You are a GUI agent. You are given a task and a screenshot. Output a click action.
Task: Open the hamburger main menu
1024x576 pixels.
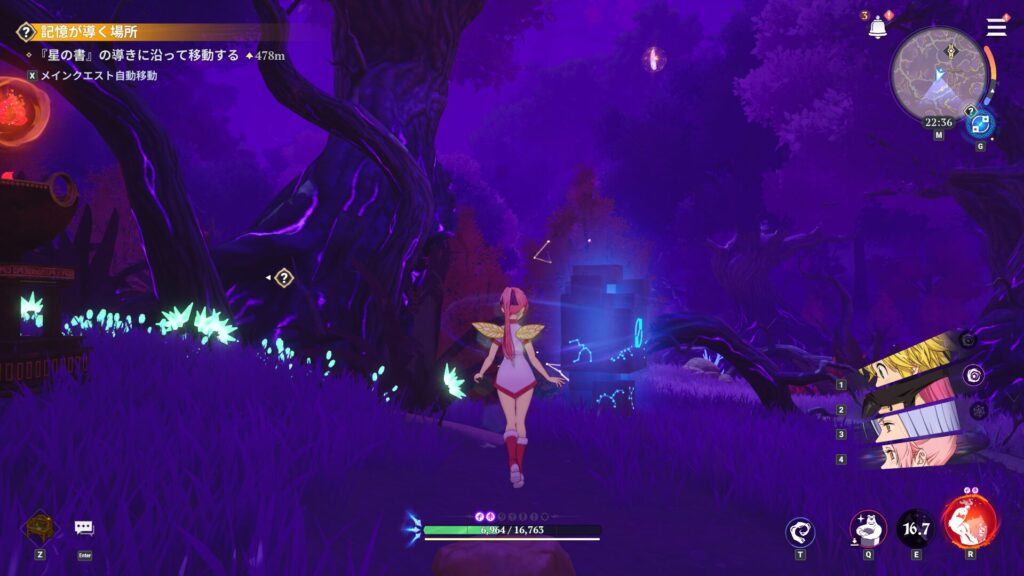click(x=996, y=27)
